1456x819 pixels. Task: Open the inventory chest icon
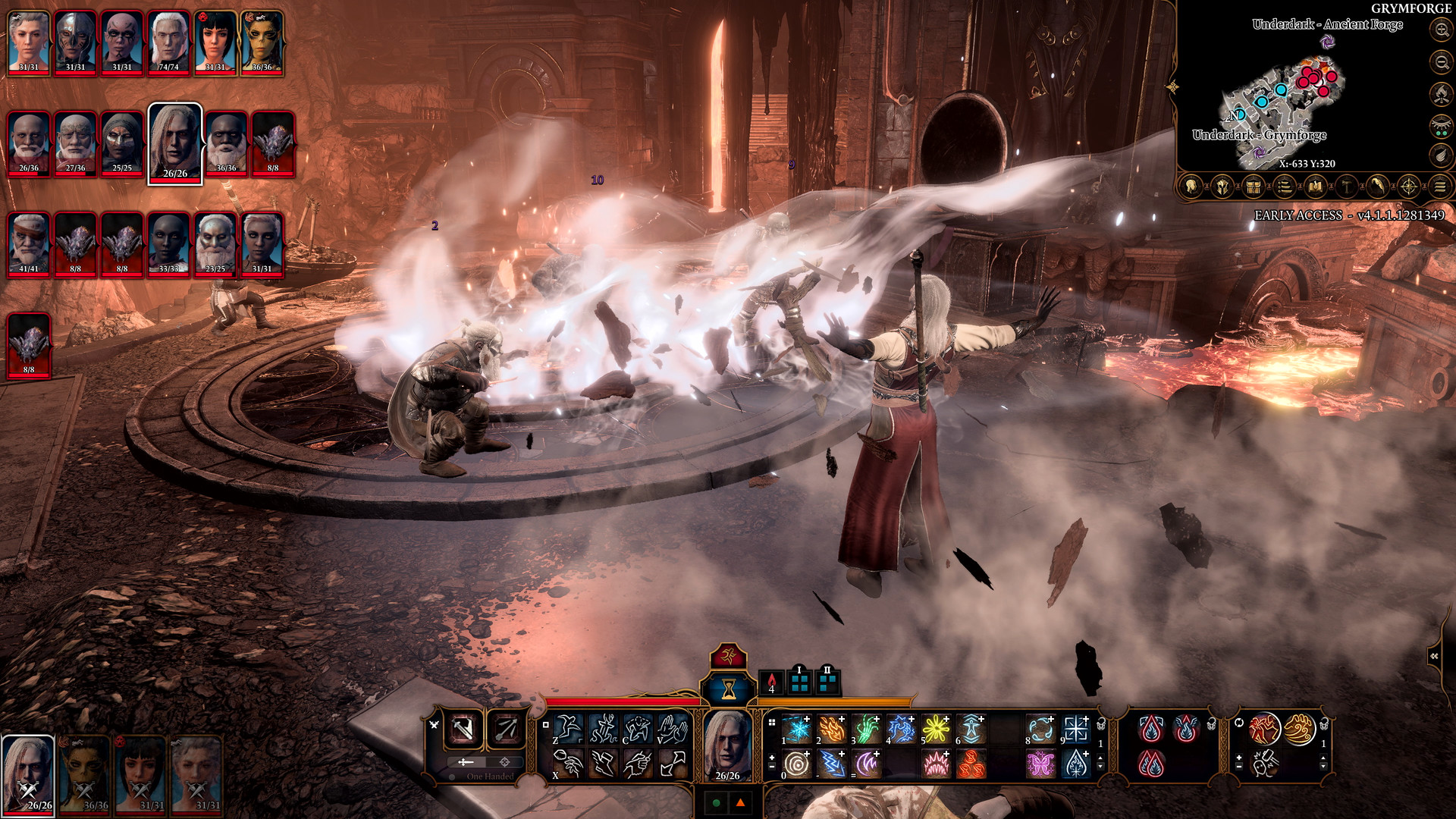1252,185
